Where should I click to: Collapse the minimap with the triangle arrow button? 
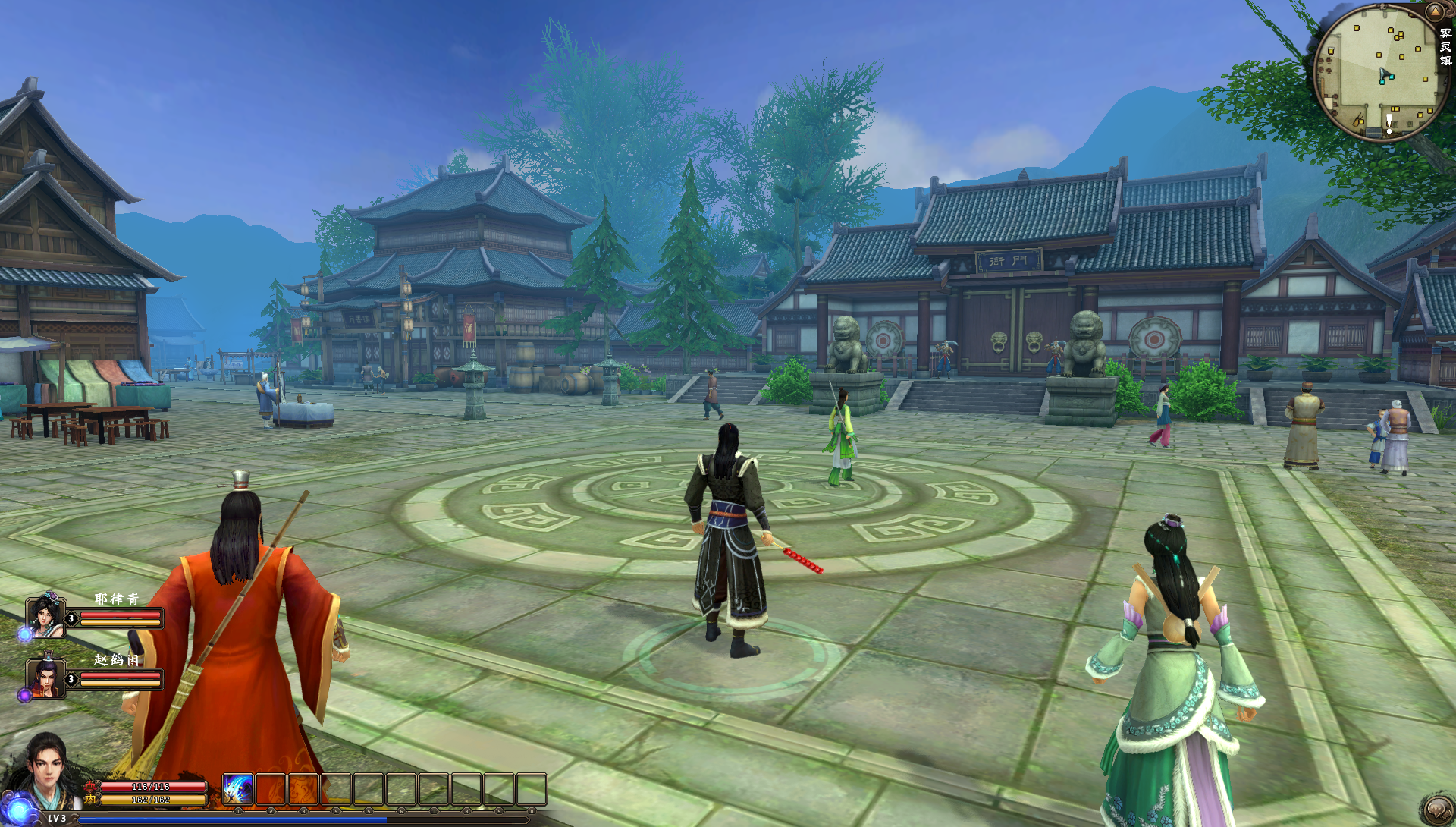click(x=1434, y=11)
